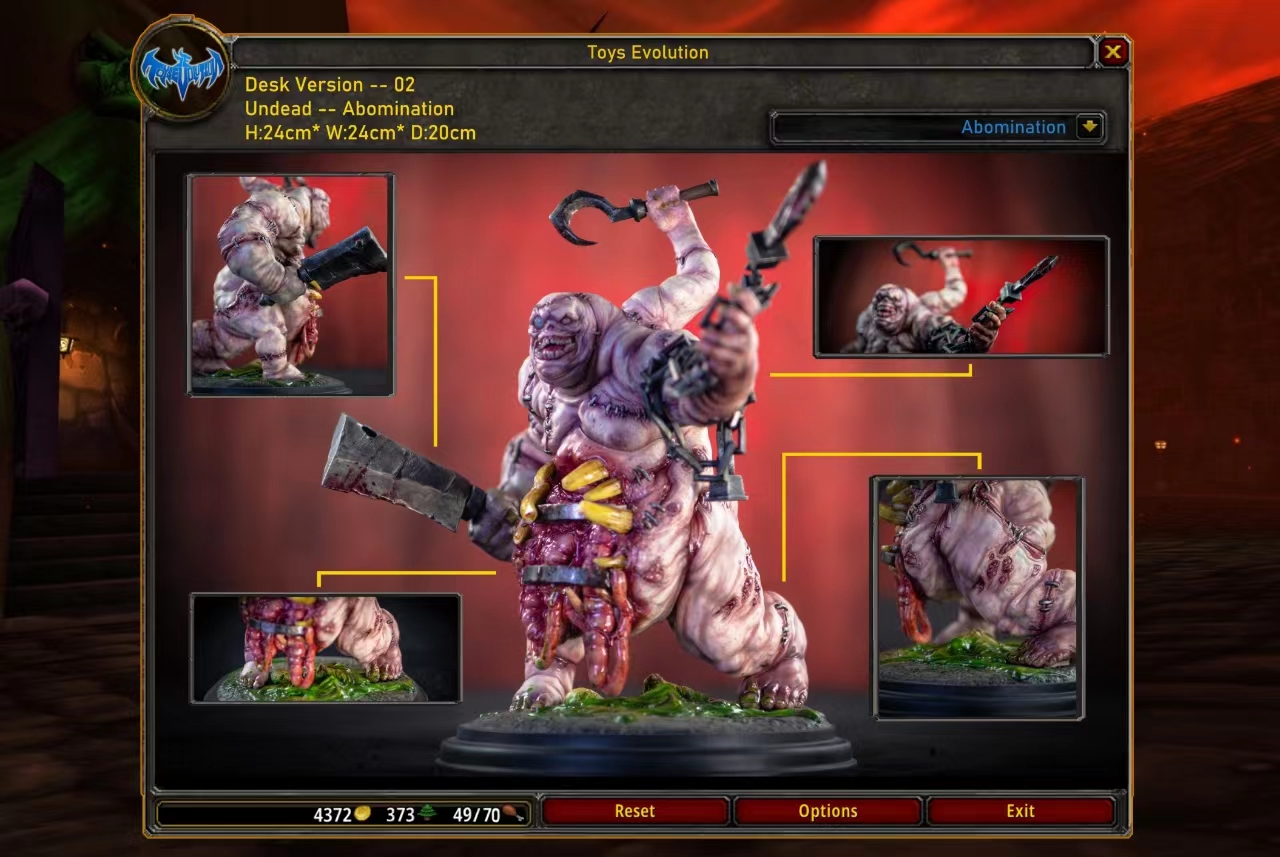The height and width of the screenshot is (857, 1280).
Task: Toggle the top-left side-view thumbnail
Action: click(289, 283)
